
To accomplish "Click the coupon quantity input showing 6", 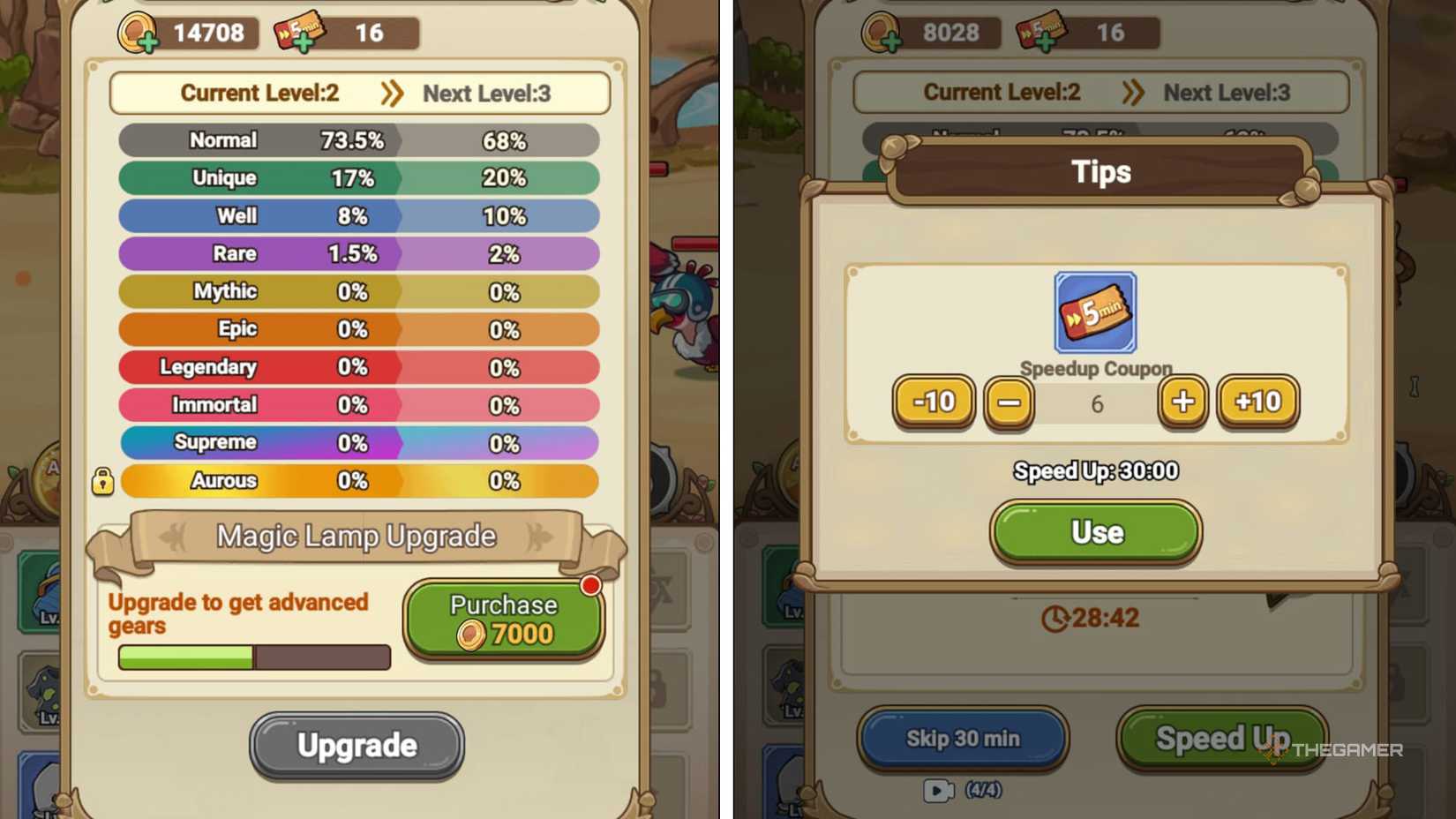I will (1096, 403).
